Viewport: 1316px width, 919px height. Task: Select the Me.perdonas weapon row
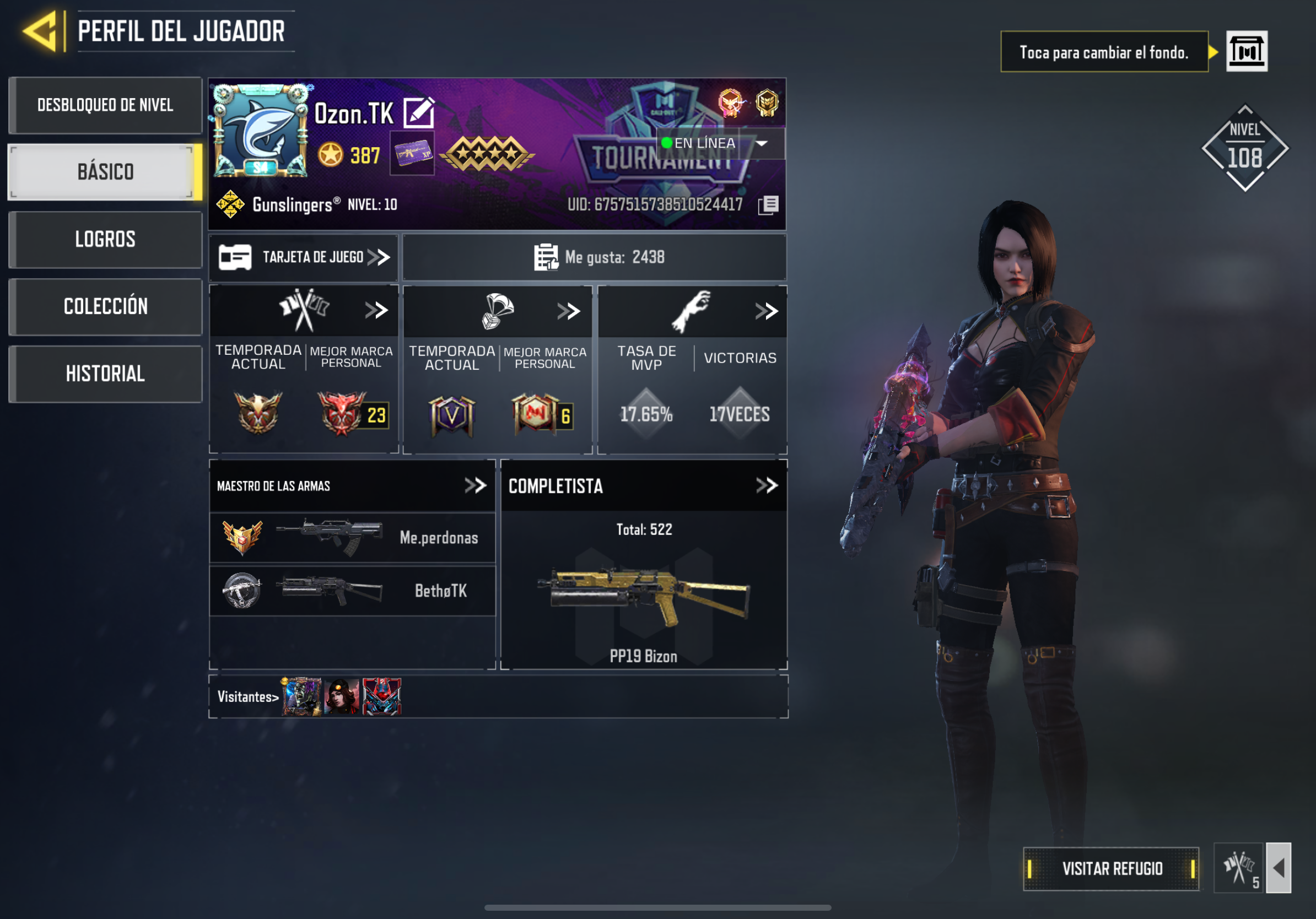(352, 537)
